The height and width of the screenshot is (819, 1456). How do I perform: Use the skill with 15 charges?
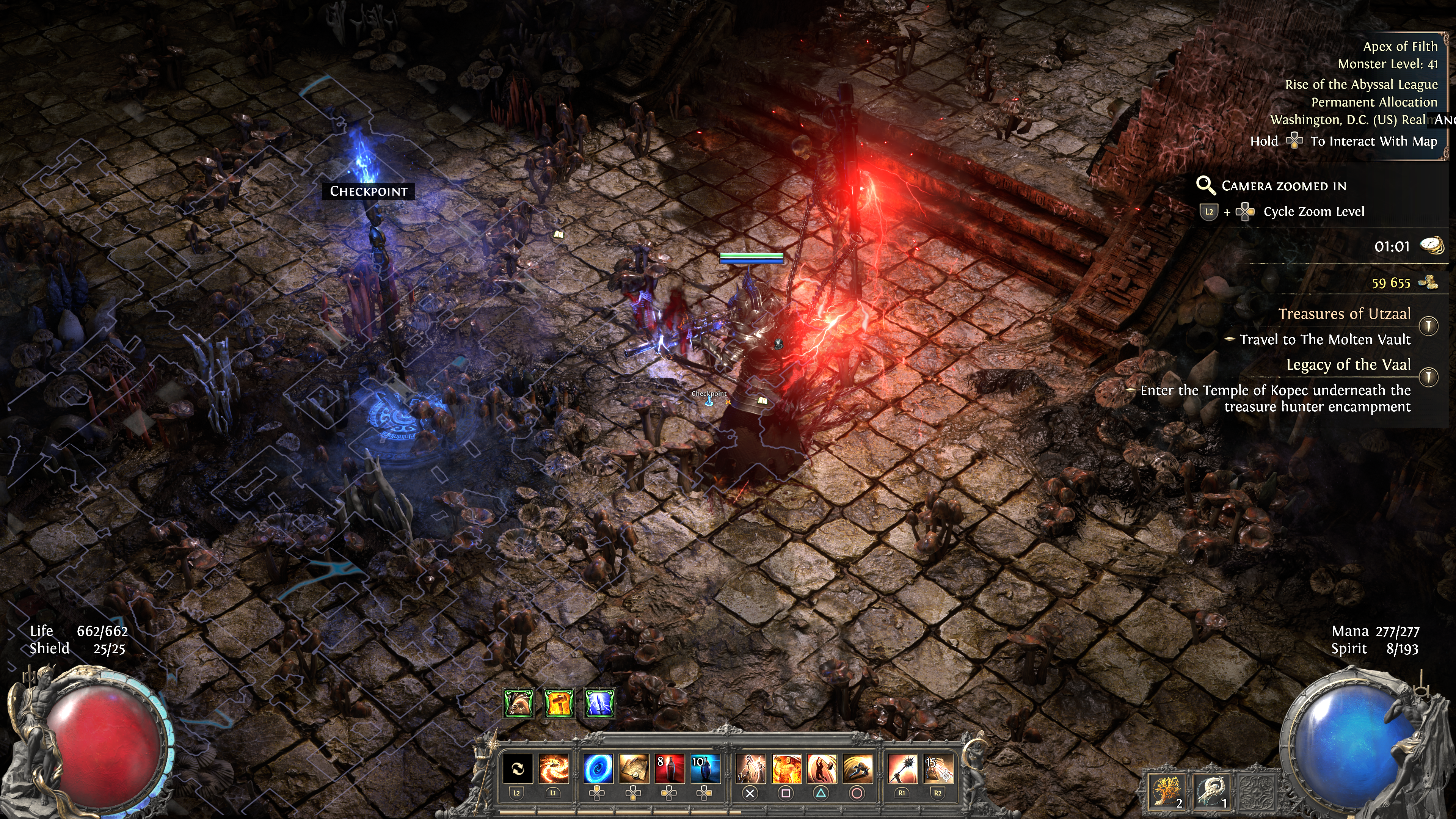pos(938,769)
